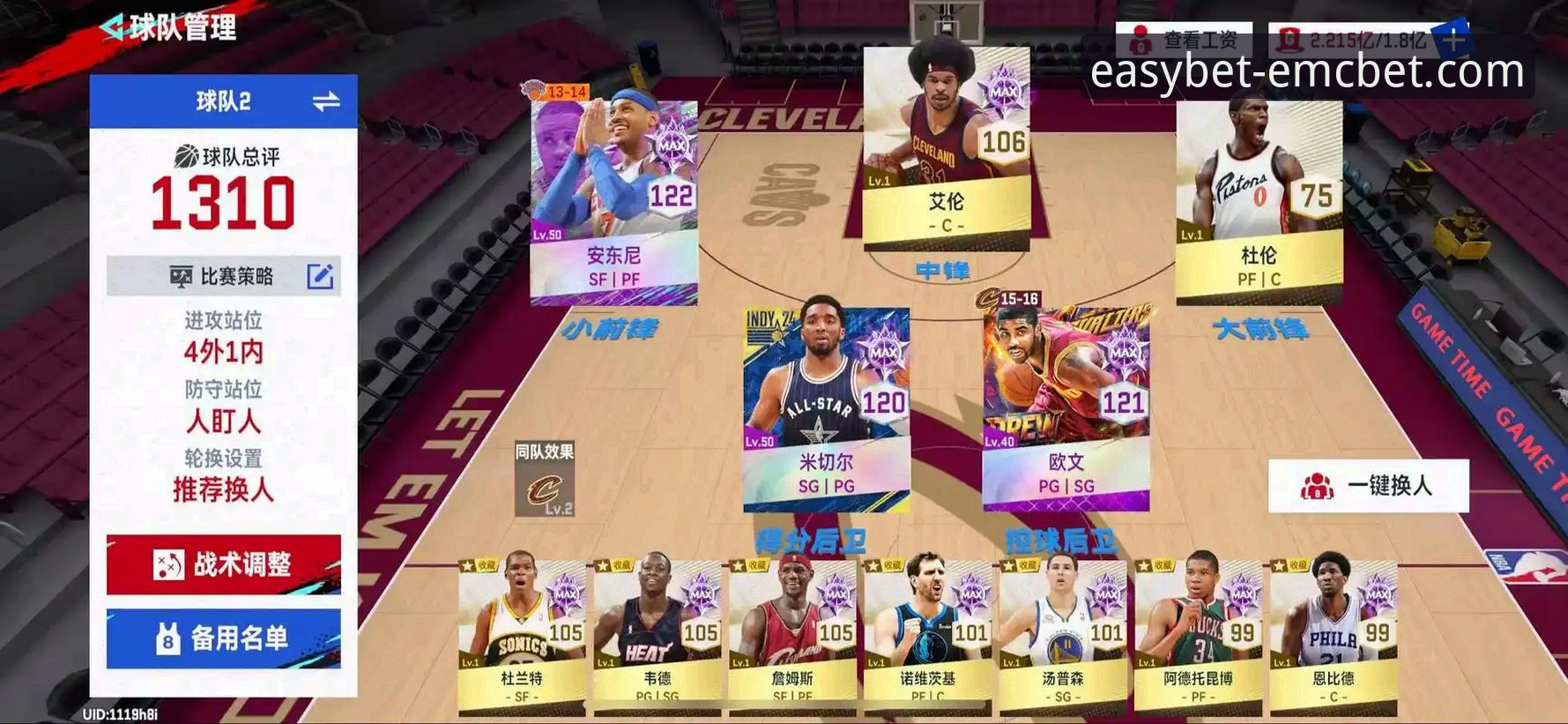This screenshot has width=1568, height=724.
Task: Select the 艾伦 center card
Action: [x=946, y=147]
